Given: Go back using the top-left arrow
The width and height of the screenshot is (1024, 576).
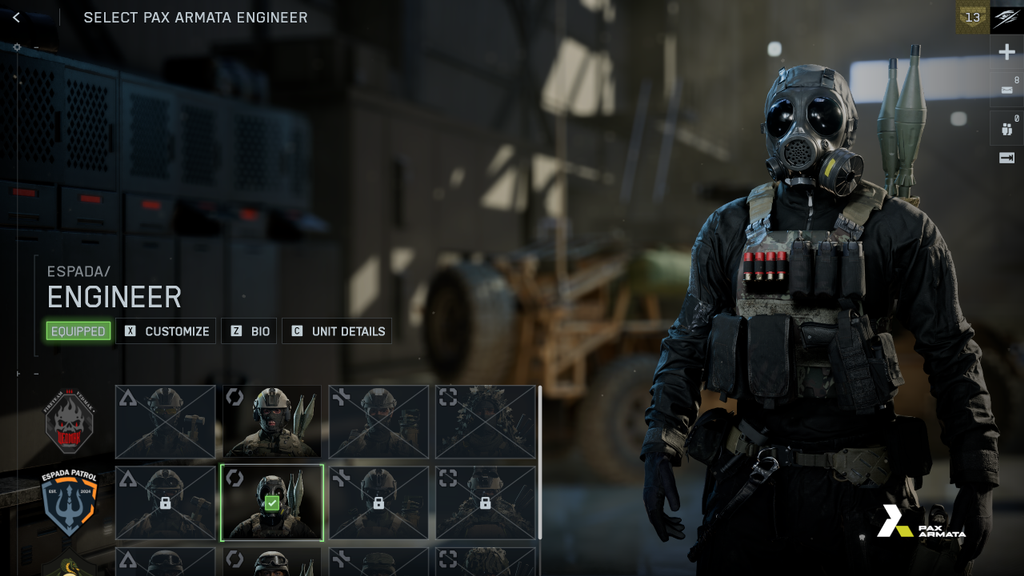Looking at the screenshot, I should pyautogui.click(x=16, y=17).
